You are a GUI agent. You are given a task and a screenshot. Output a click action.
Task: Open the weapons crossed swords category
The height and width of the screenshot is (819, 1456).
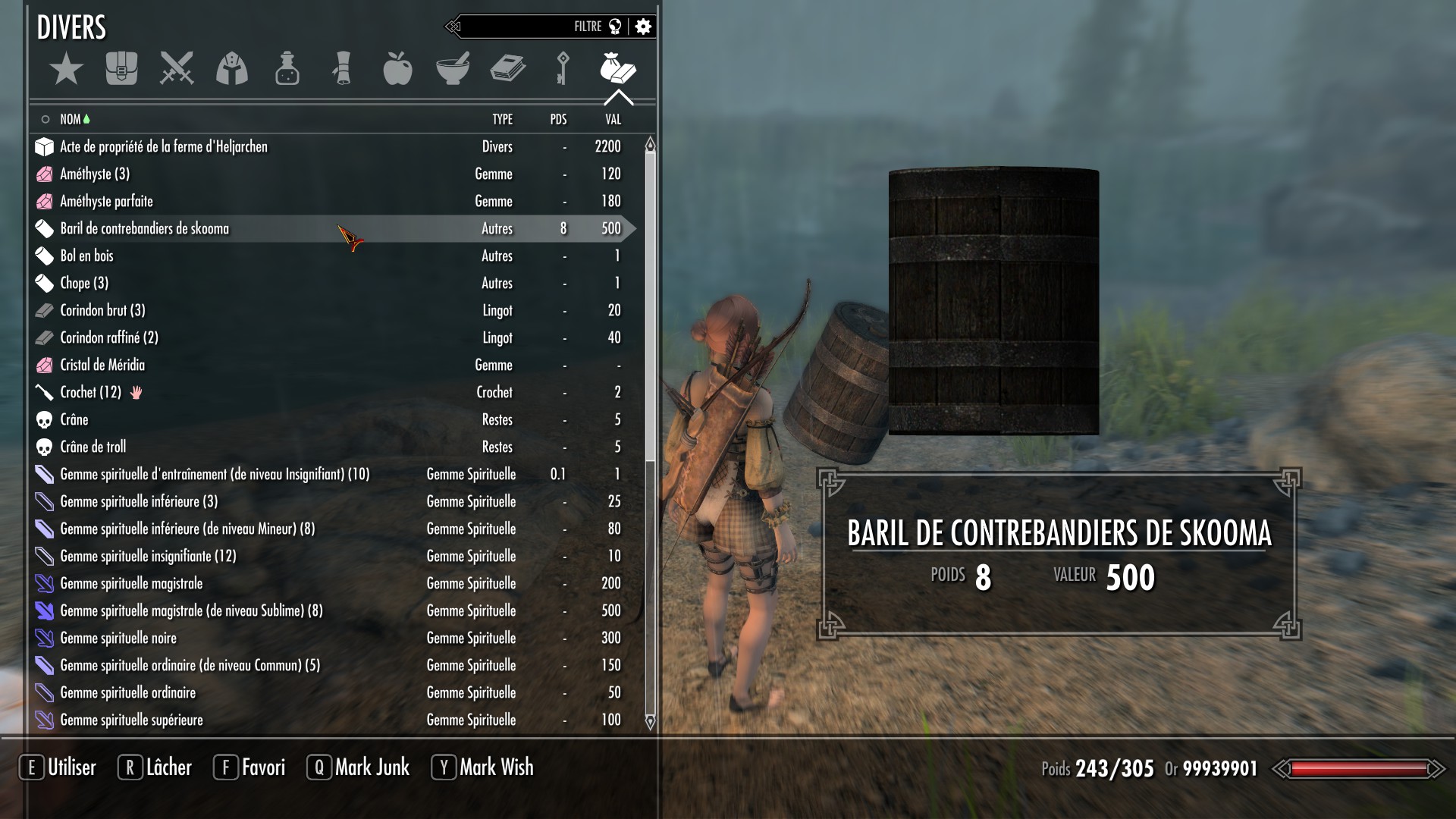coord(177,69)
